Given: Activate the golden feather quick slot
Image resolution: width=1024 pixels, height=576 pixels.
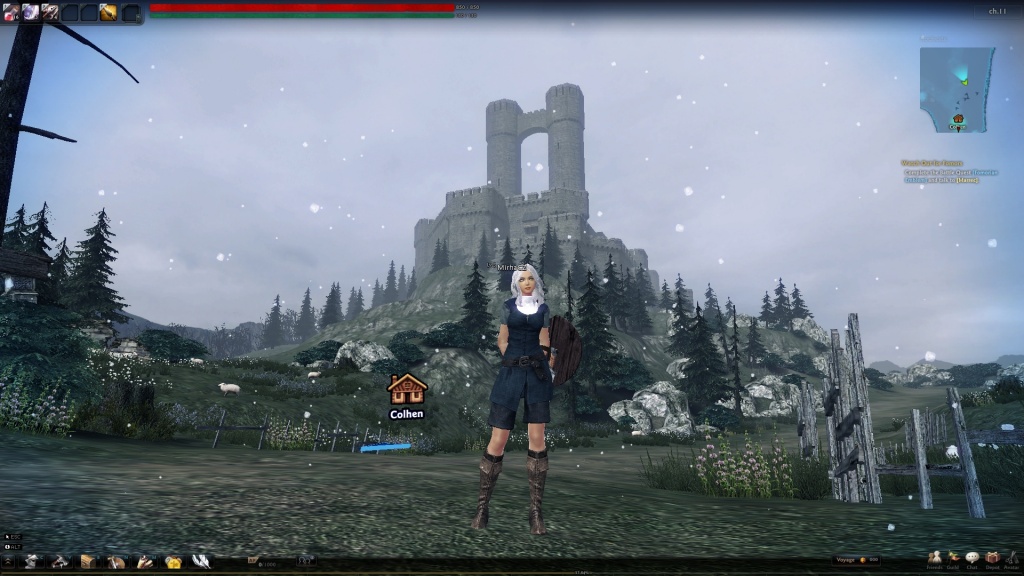Looking at the screenshot, I should click(x=108, y=12).
